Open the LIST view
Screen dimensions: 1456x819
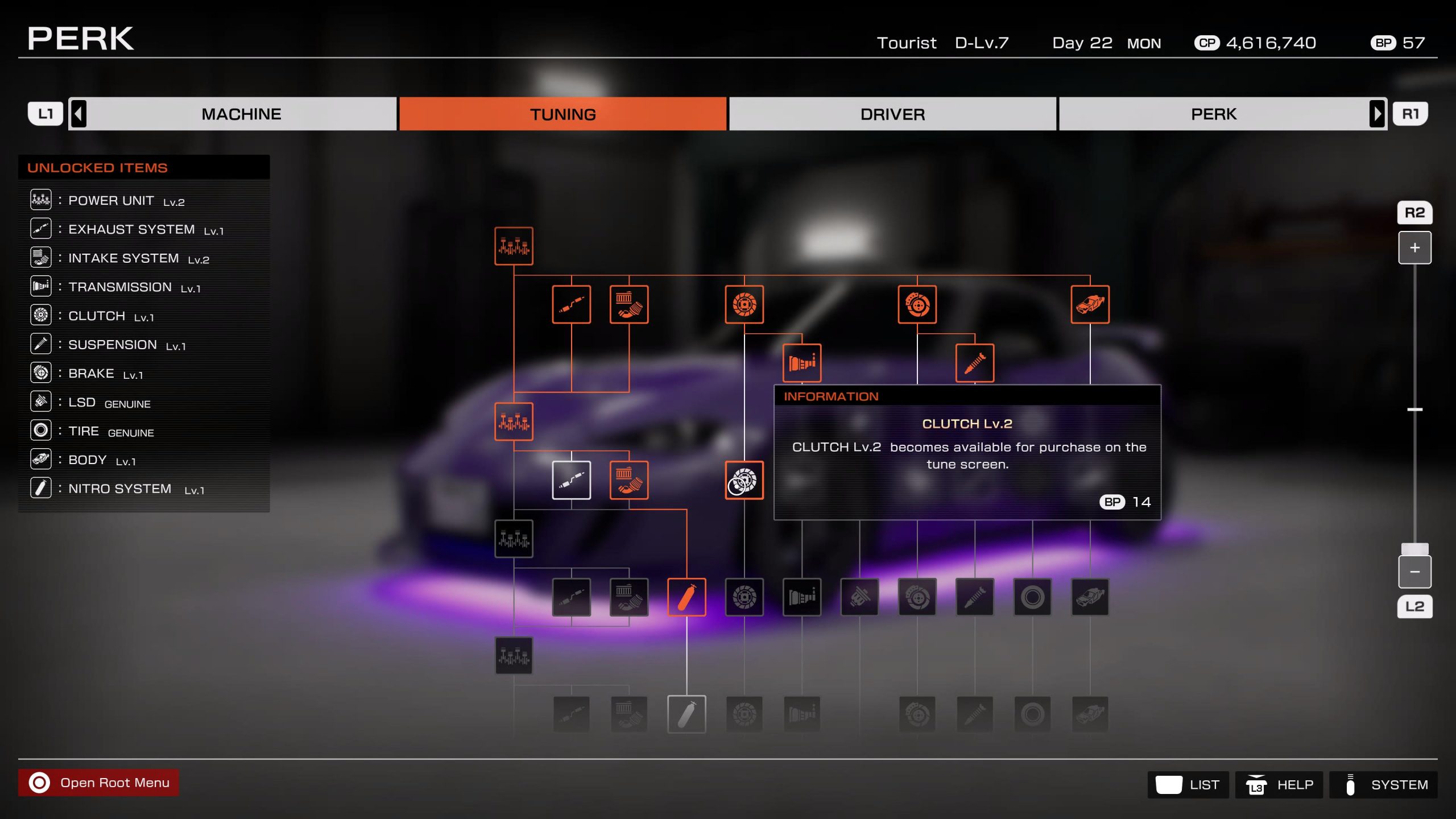pyautogui.click(x=1188, y=785)
